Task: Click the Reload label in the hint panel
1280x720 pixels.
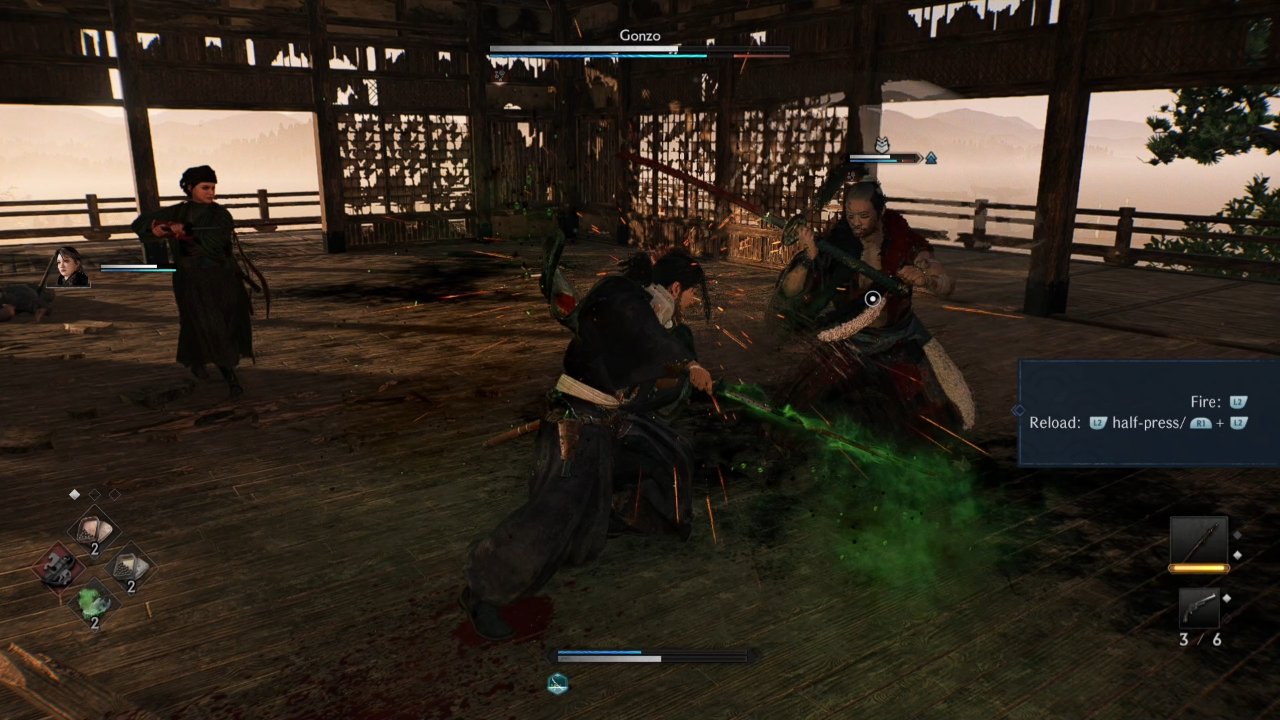Action: (1054, 422)
